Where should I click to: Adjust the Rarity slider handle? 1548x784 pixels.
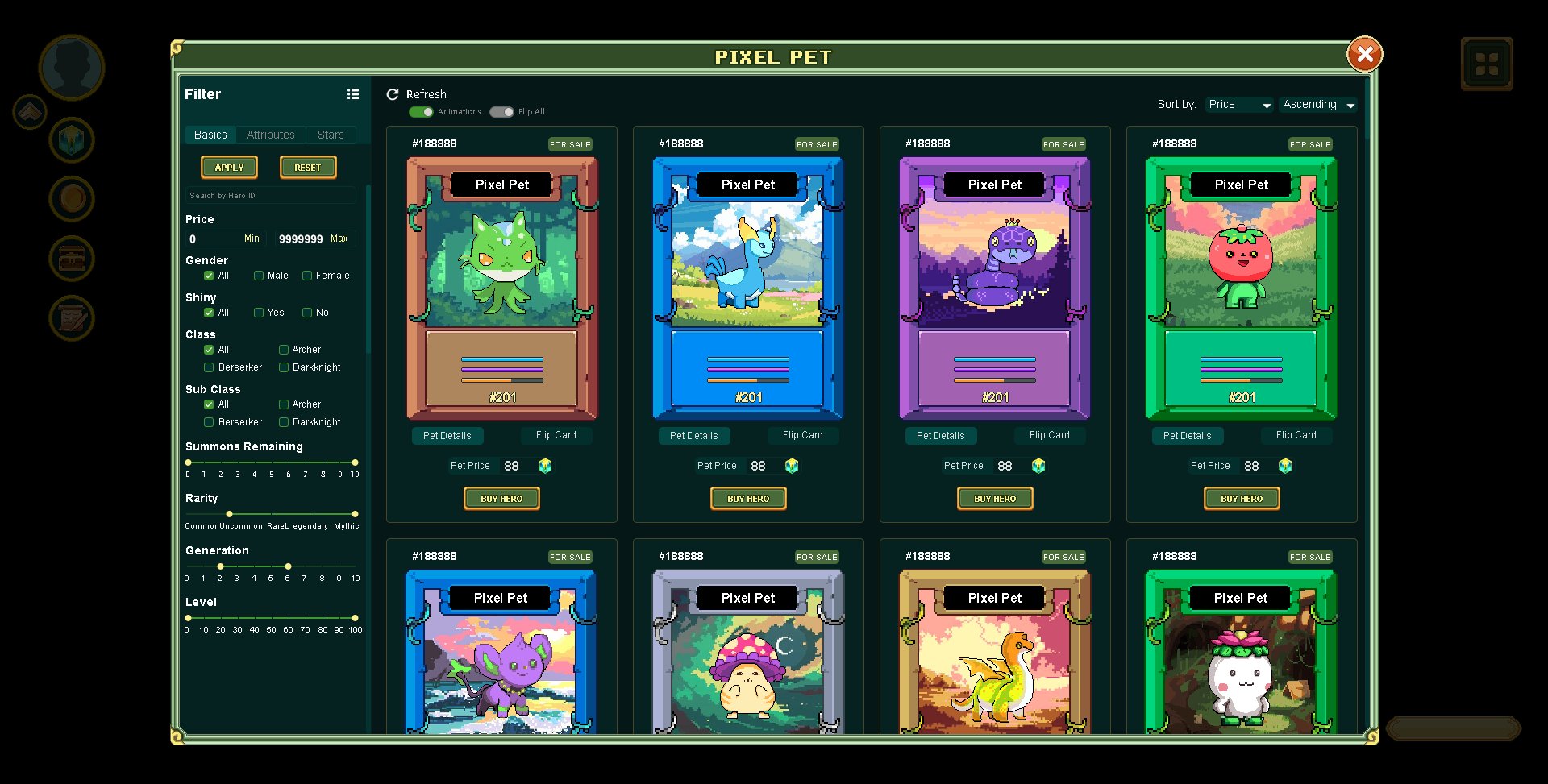pyautogui.click(x=229, y=514)
